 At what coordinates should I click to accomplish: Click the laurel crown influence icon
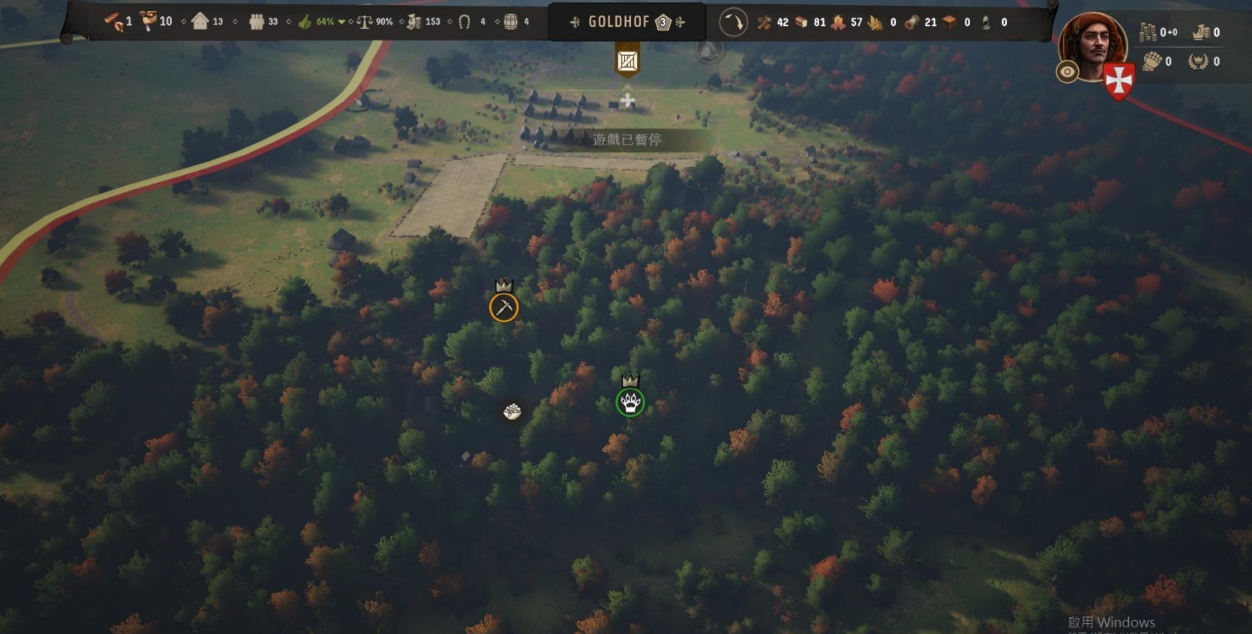point(1198,61)
